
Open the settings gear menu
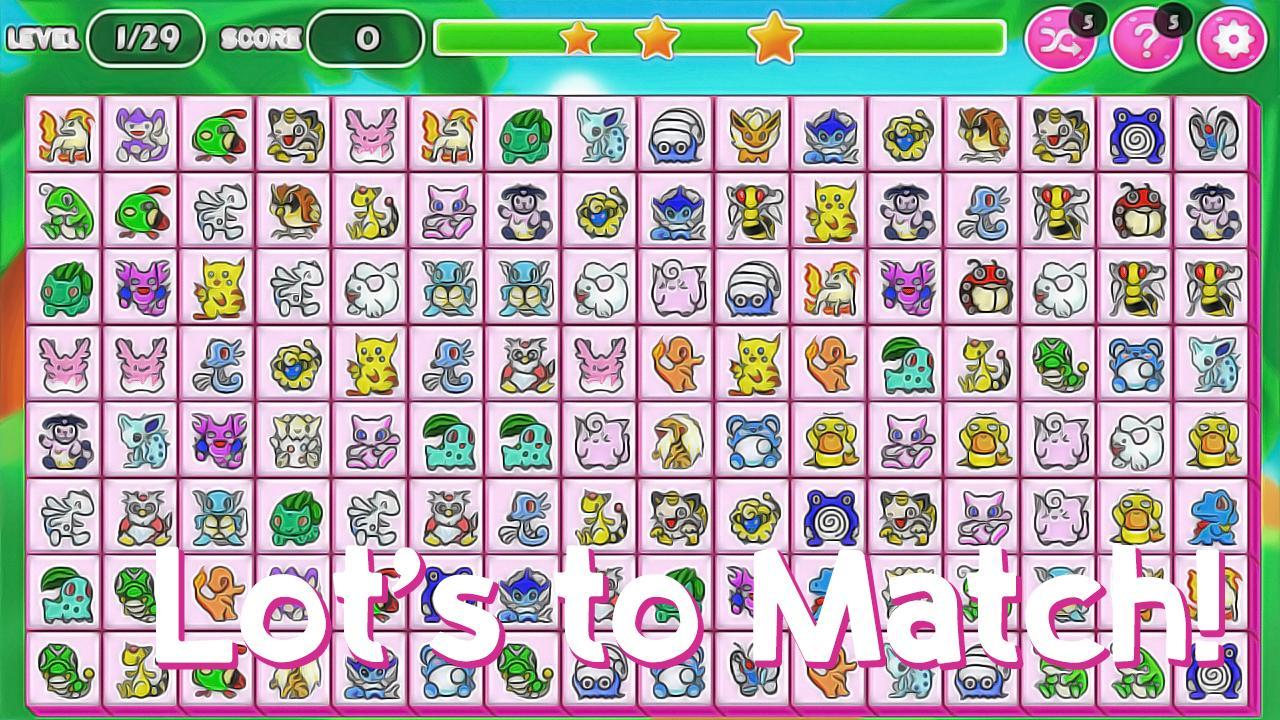tap(1228, 39)
